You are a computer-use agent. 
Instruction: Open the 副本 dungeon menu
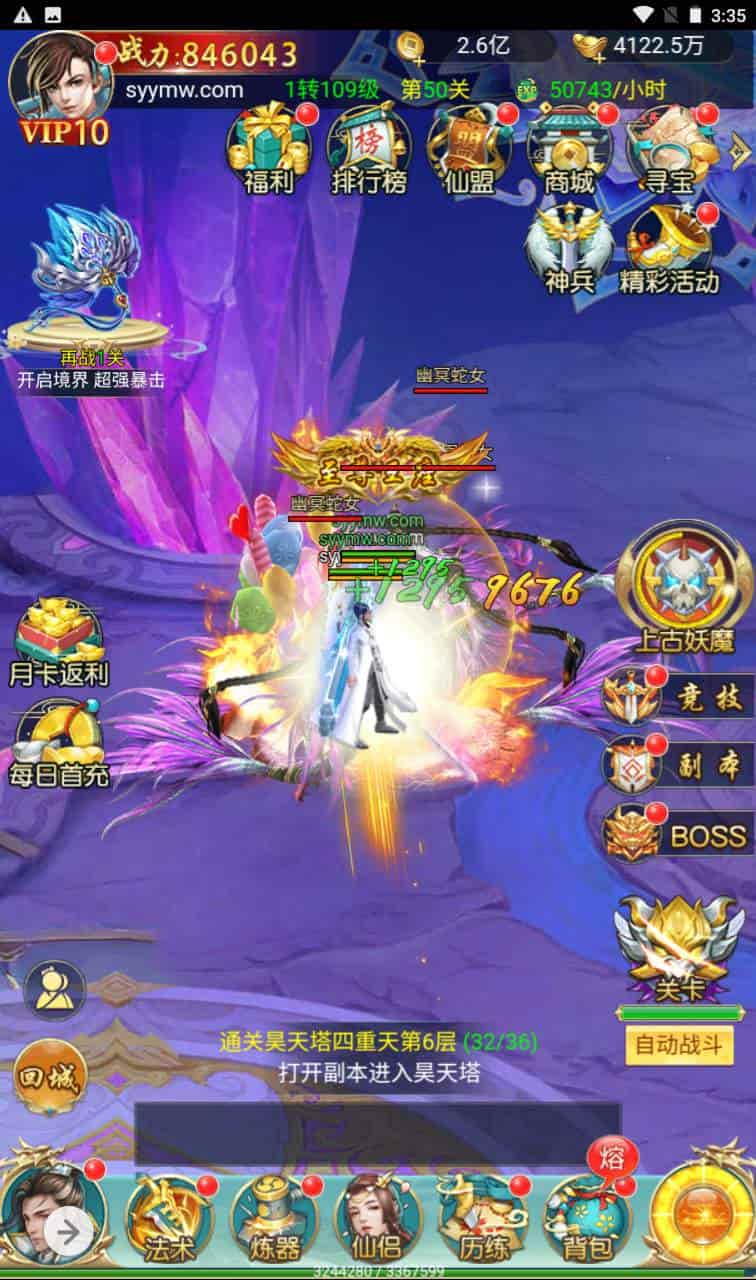coord(680,765)
